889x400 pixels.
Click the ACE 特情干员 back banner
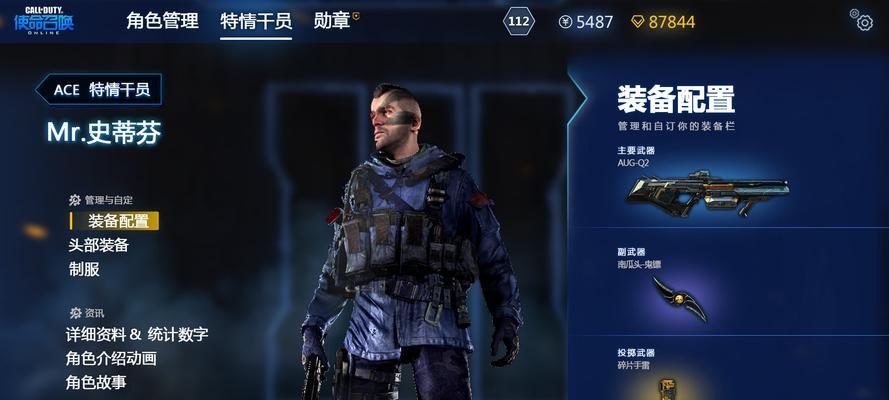click(99, 90)
